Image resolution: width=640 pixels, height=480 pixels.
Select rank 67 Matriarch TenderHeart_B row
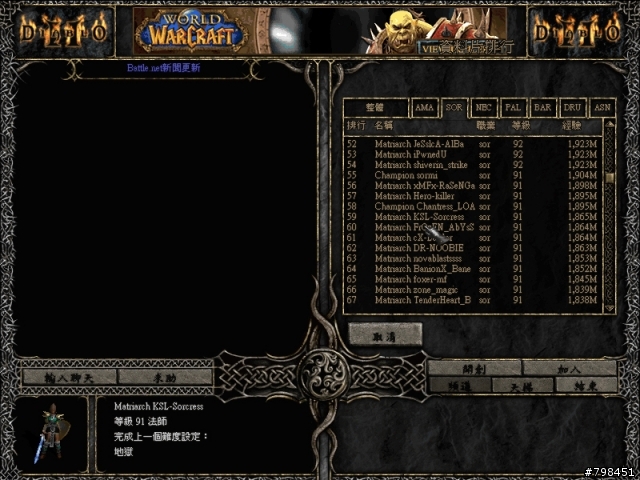click(470, 300)
